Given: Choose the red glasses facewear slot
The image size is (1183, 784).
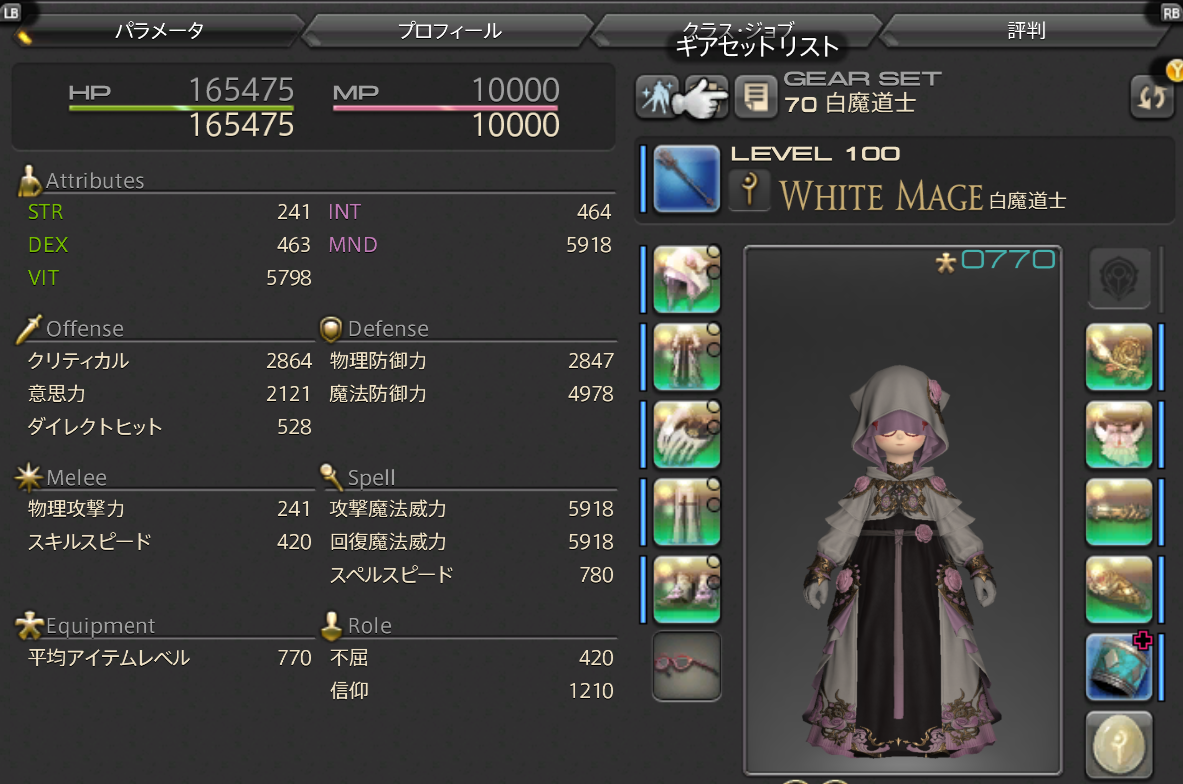Looking at the screenshot, I should click(686, 665).
